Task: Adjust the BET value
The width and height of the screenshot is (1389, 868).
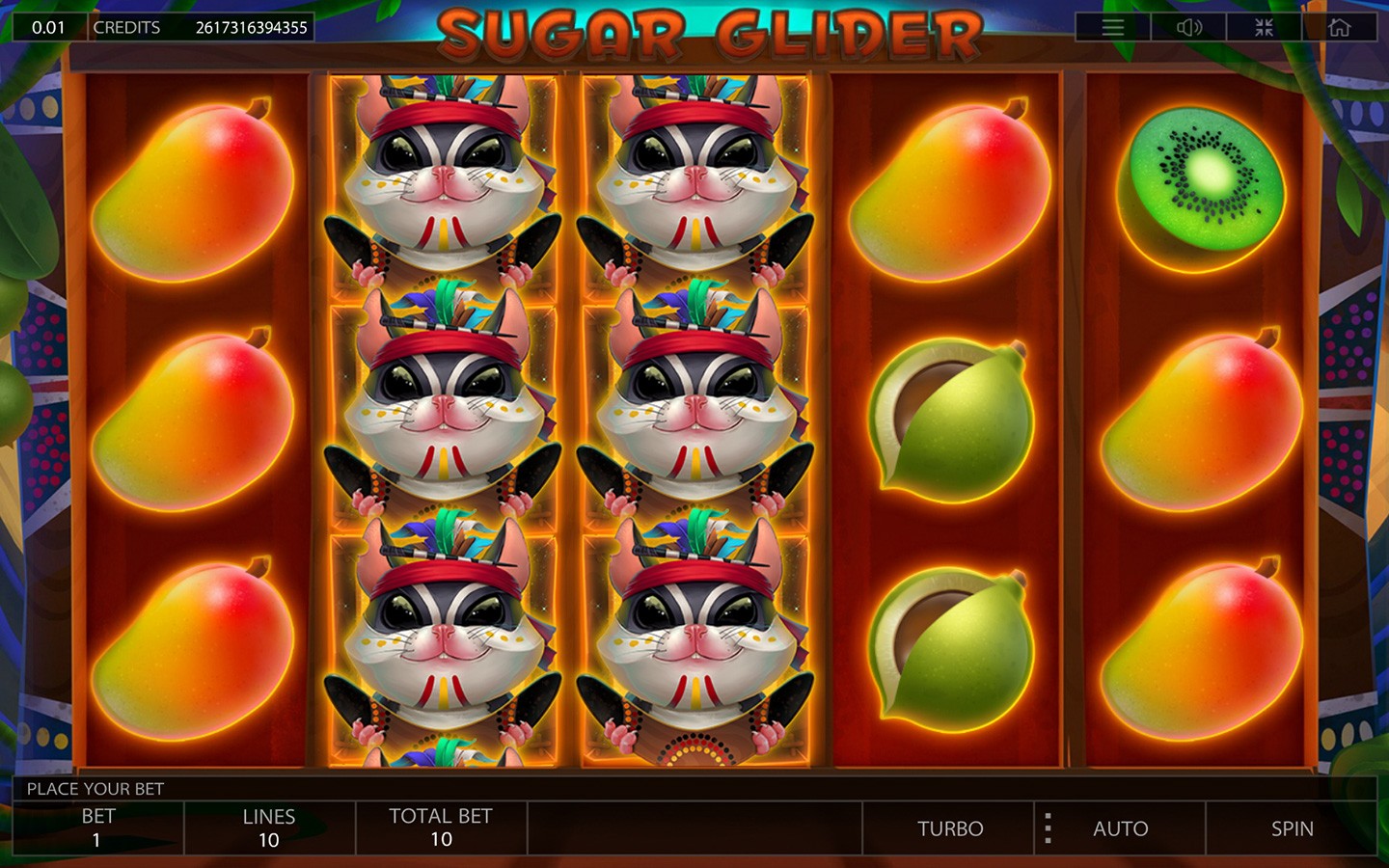Action: (97, 828)
